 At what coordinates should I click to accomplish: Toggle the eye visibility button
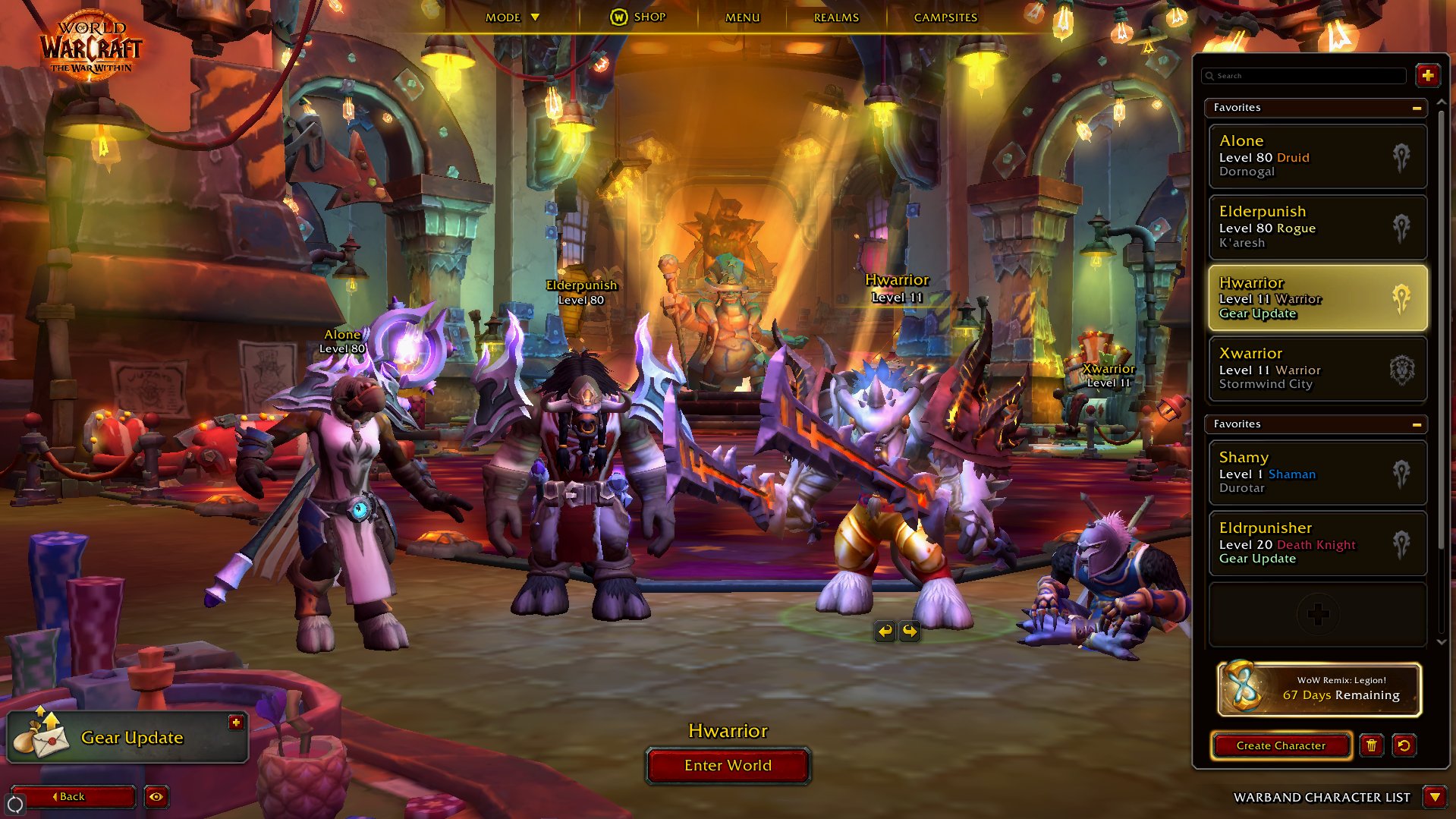point(156,796)
